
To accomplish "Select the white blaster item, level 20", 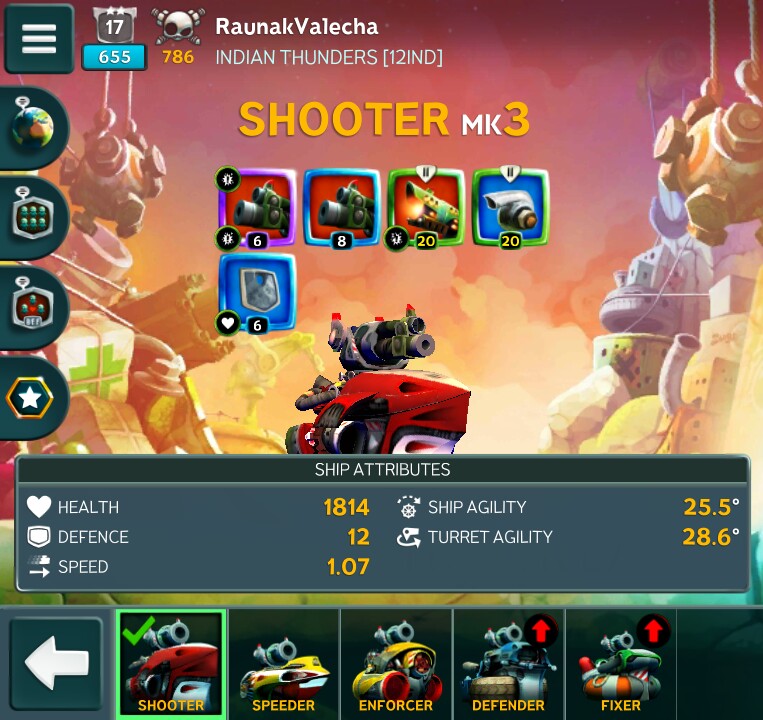I will coord(510,207).
